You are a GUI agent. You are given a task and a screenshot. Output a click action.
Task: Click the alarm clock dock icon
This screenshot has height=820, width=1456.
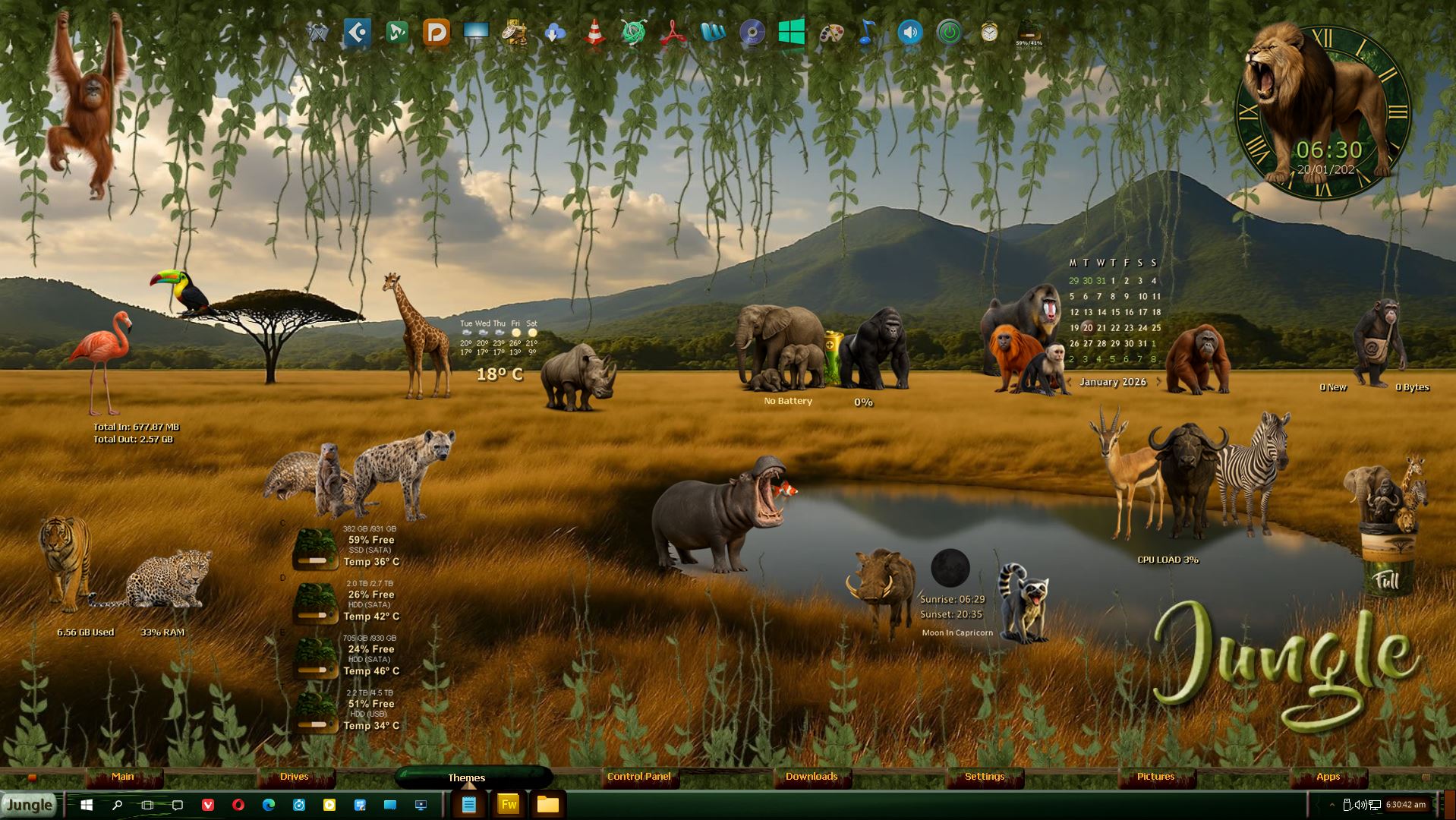(x=988, y=33)
